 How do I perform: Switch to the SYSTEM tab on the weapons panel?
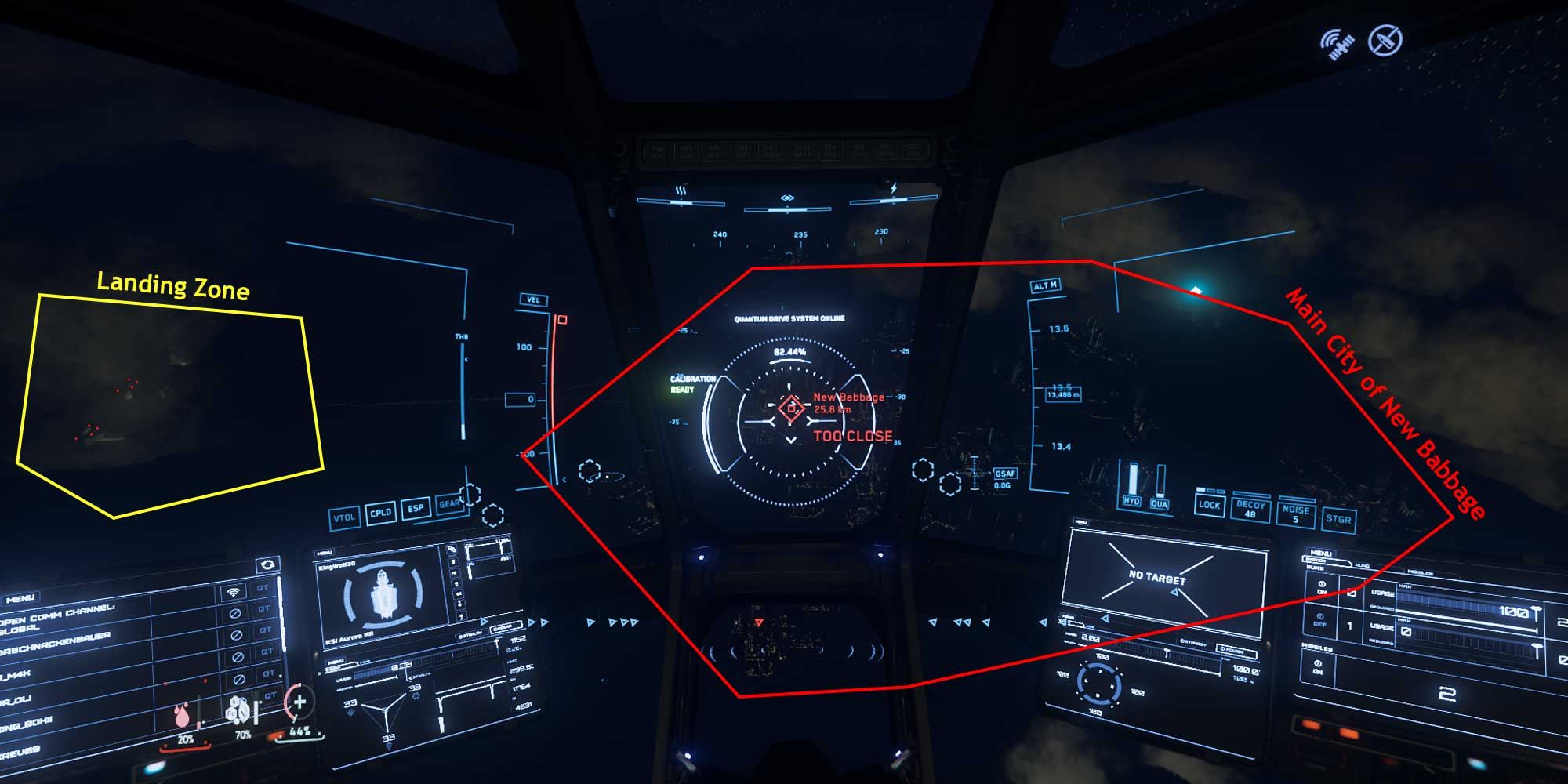pos(1317,560)
